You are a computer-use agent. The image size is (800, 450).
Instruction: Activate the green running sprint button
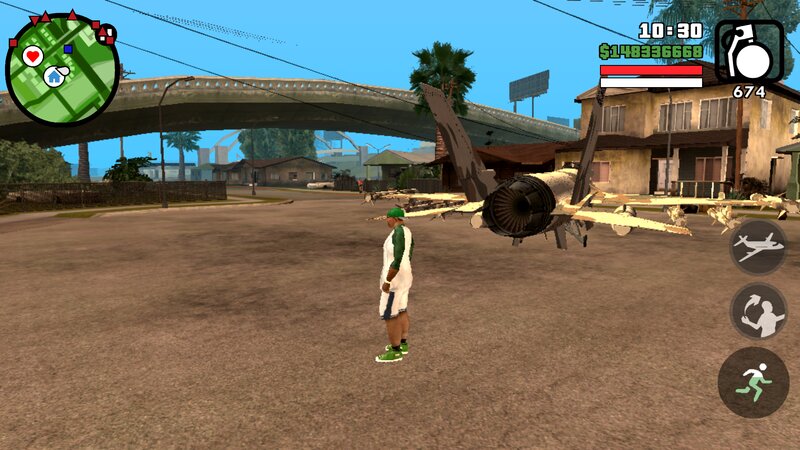(x=753, y=382)
